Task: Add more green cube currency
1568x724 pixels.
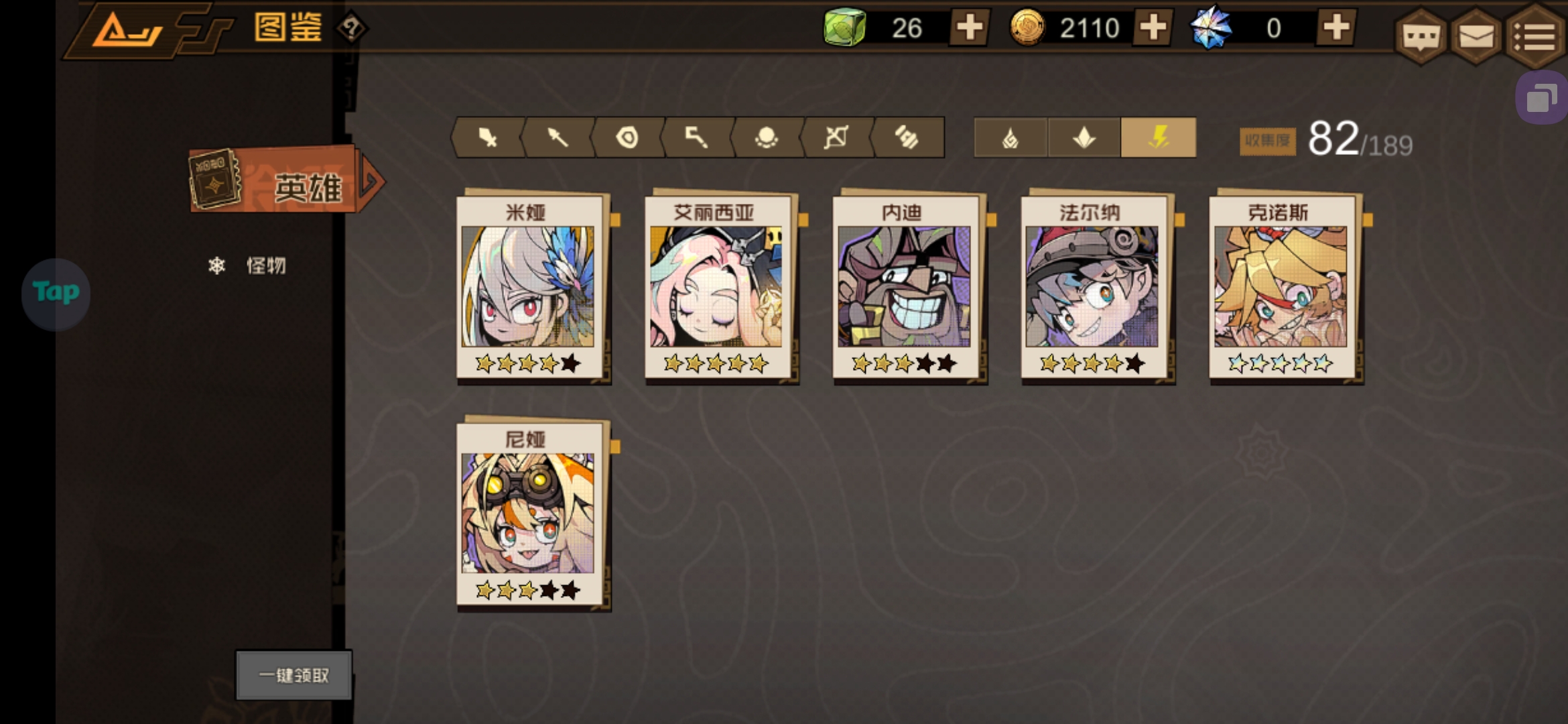Action: click(x=969, y=27)
